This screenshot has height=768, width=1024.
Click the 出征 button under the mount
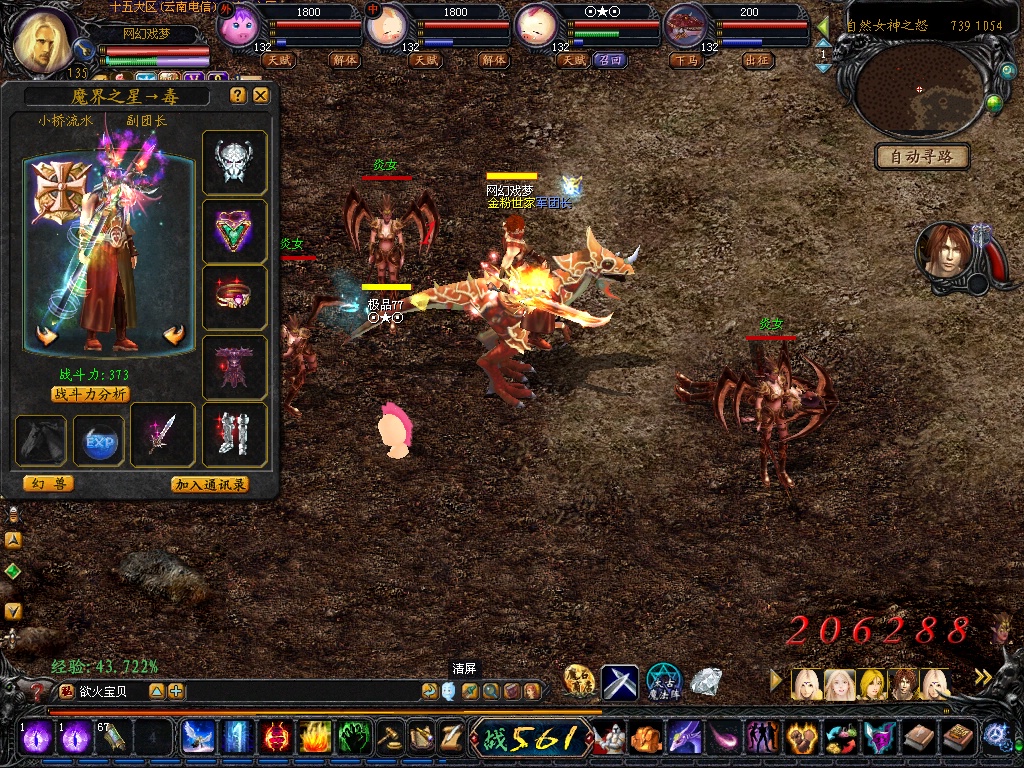(758, 60)
